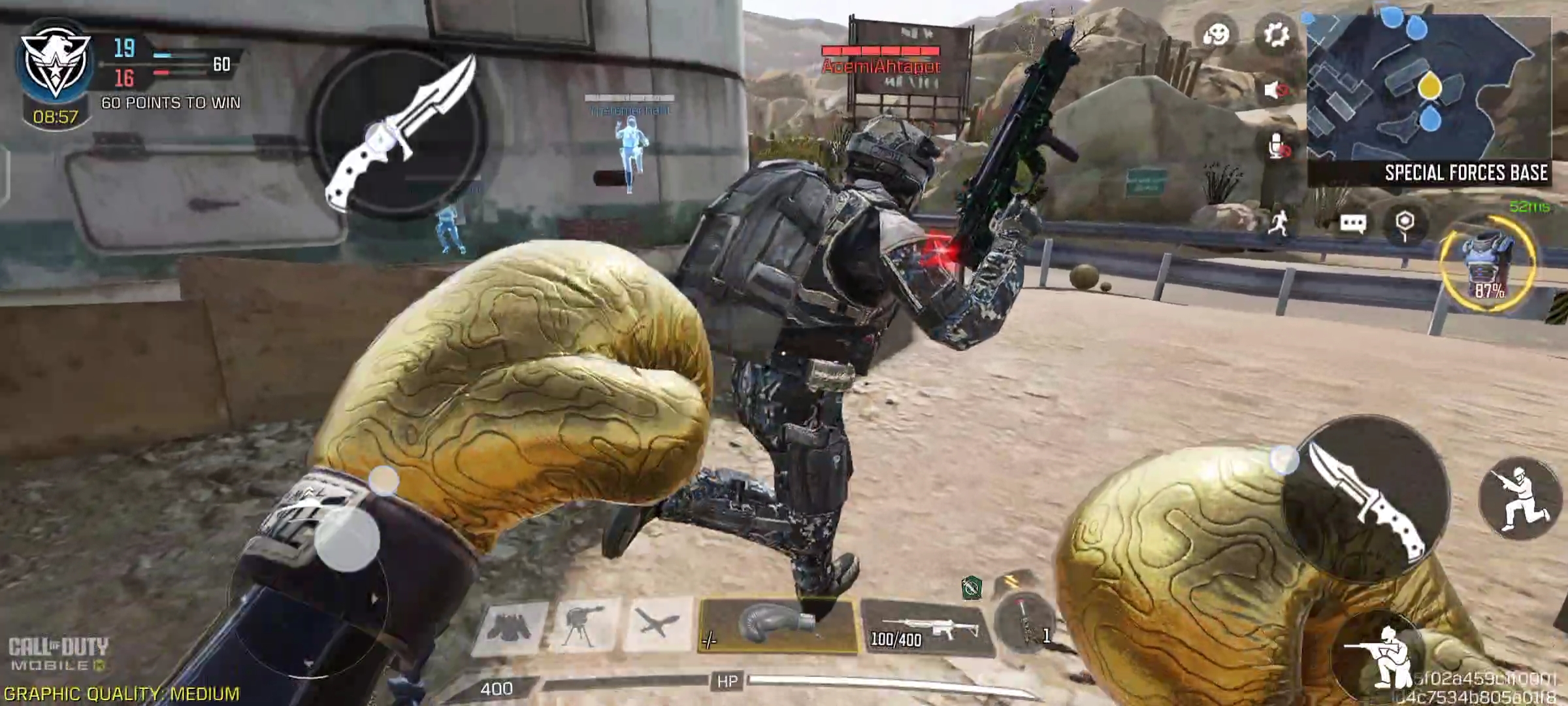The height and width of the screenshot is (706, 1568).
Task: Open the quick chat bubble
Action: 1352,224
